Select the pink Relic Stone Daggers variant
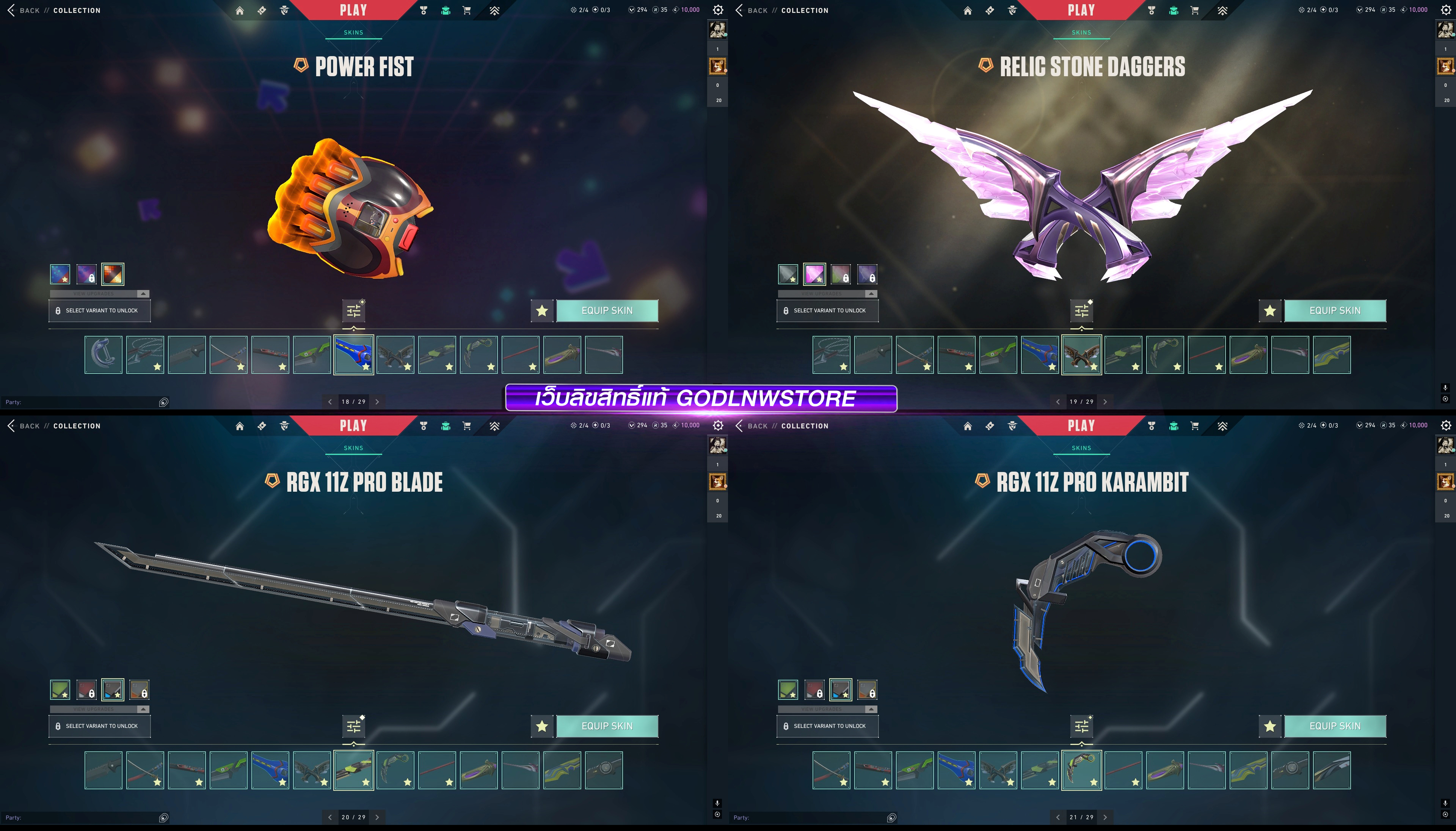This screenshot has width=1456, height=831. [x=814, y=274]
